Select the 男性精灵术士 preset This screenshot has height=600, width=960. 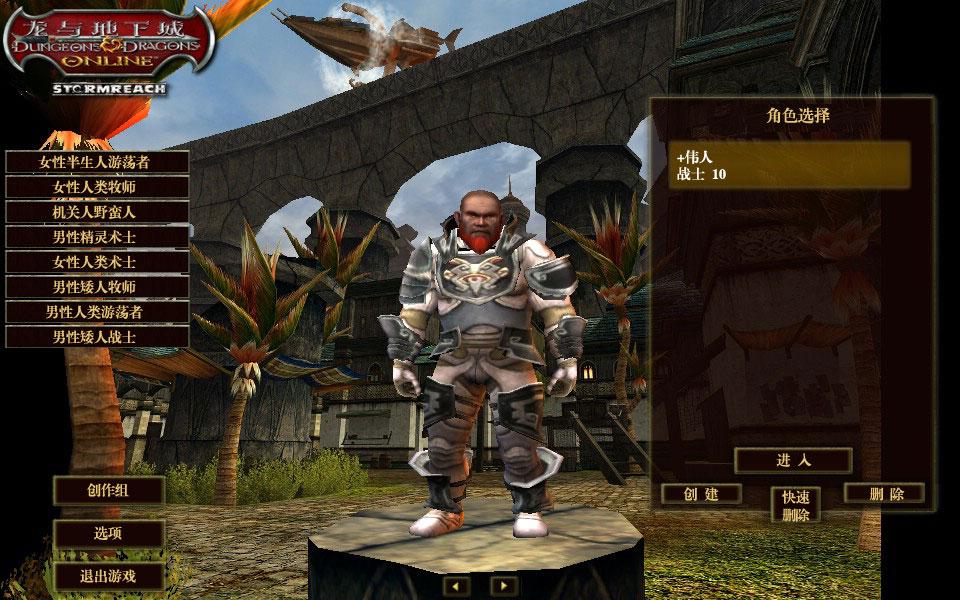(x=96, y=237)
